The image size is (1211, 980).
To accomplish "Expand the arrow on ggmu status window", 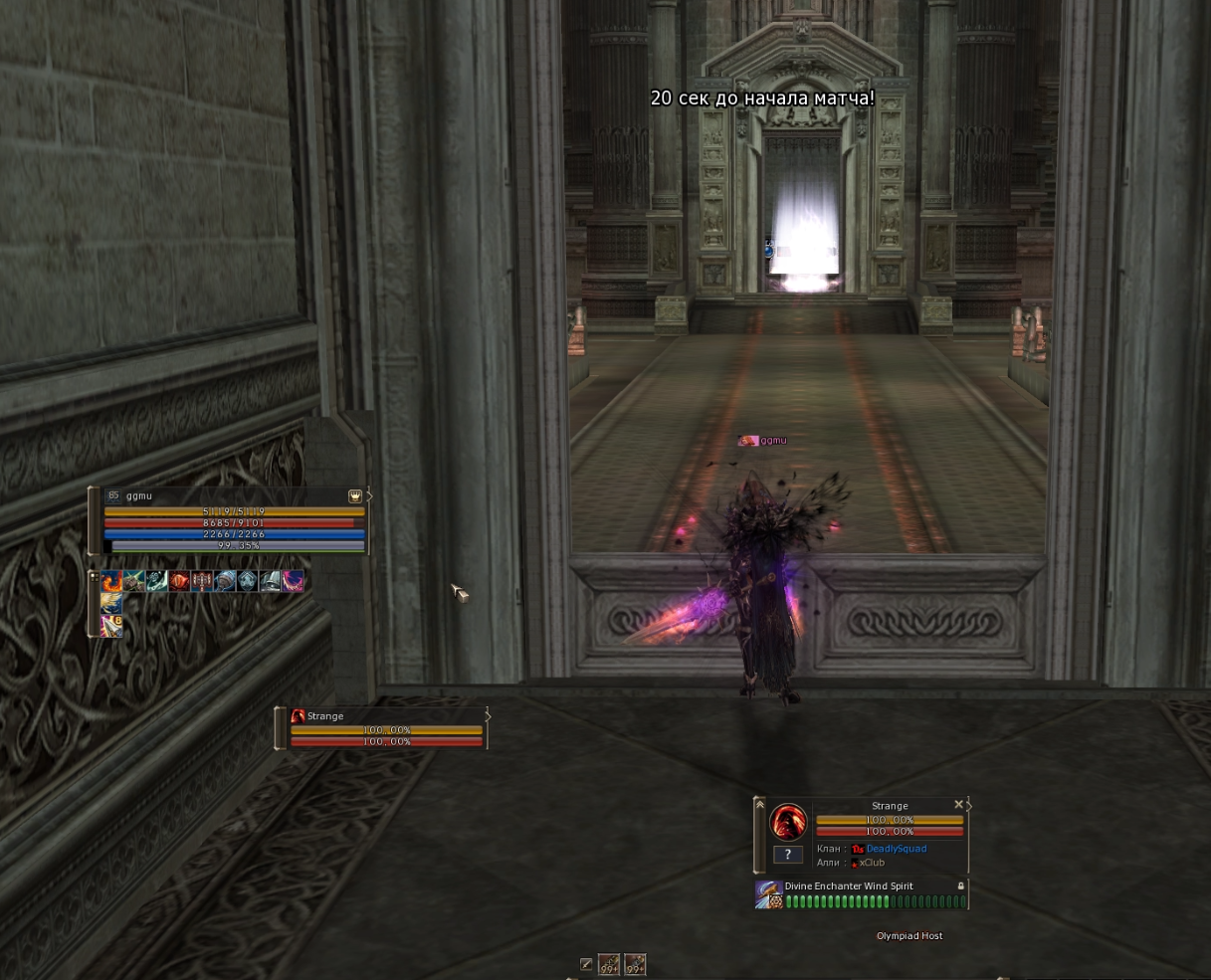I will (369, 495).
